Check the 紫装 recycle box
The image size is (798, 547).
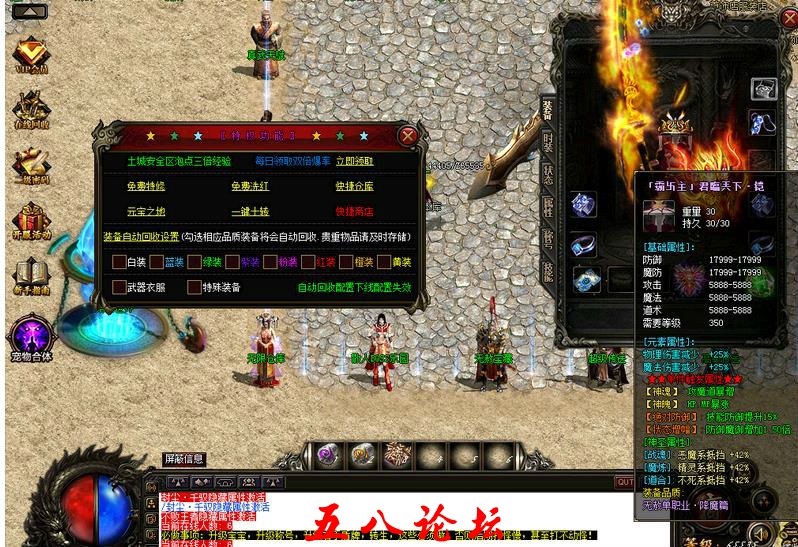232,262
